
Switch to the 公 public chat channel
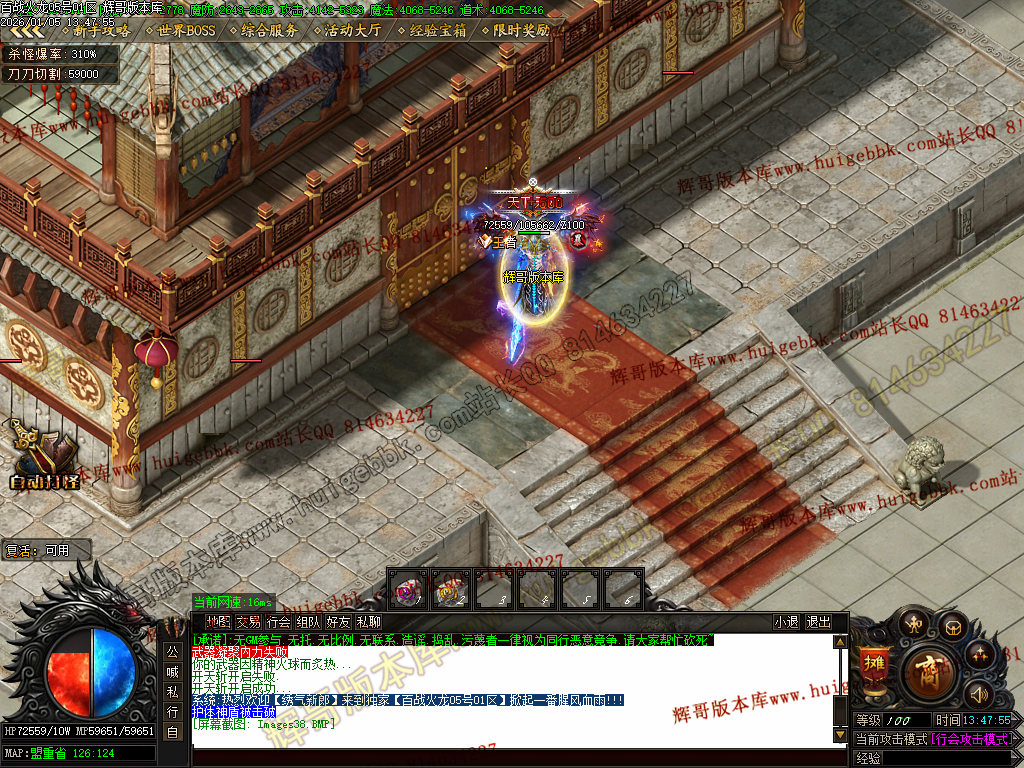172,651
